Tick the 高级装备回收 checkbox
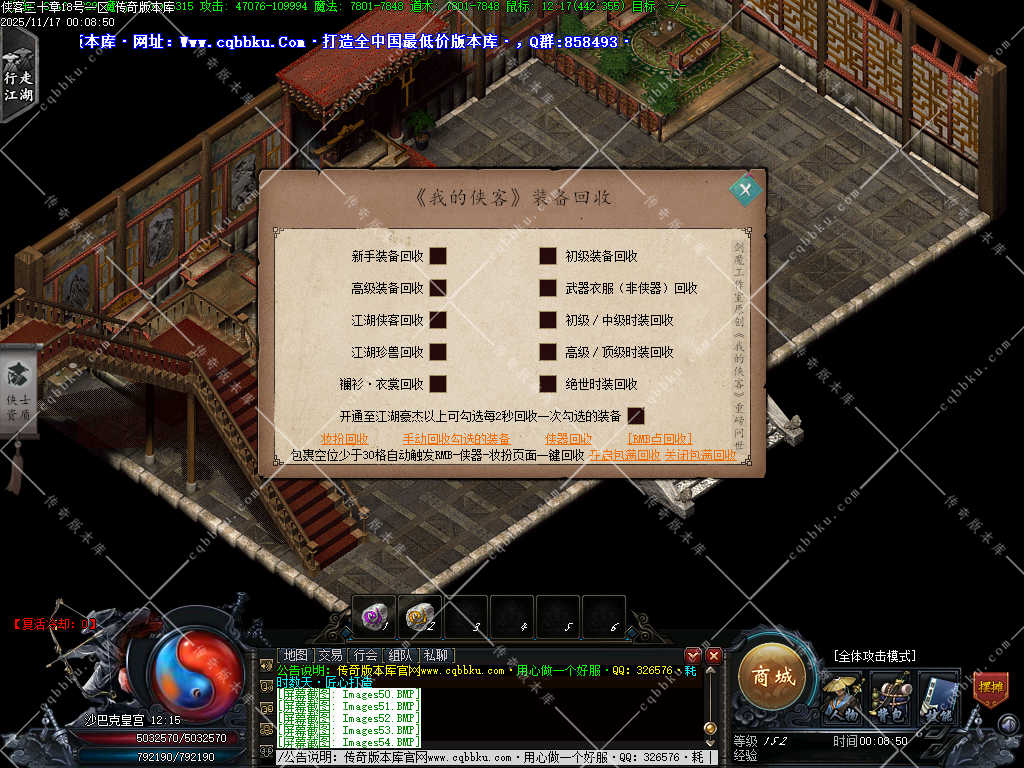Image resolution: width=1024 pixels, height=768 pixels. tap(438, 288)
